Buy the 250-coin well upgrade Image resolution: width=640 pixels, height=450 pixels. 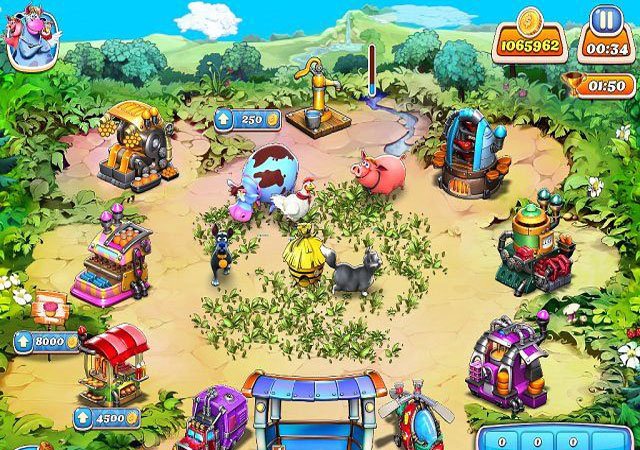point(238,120)
